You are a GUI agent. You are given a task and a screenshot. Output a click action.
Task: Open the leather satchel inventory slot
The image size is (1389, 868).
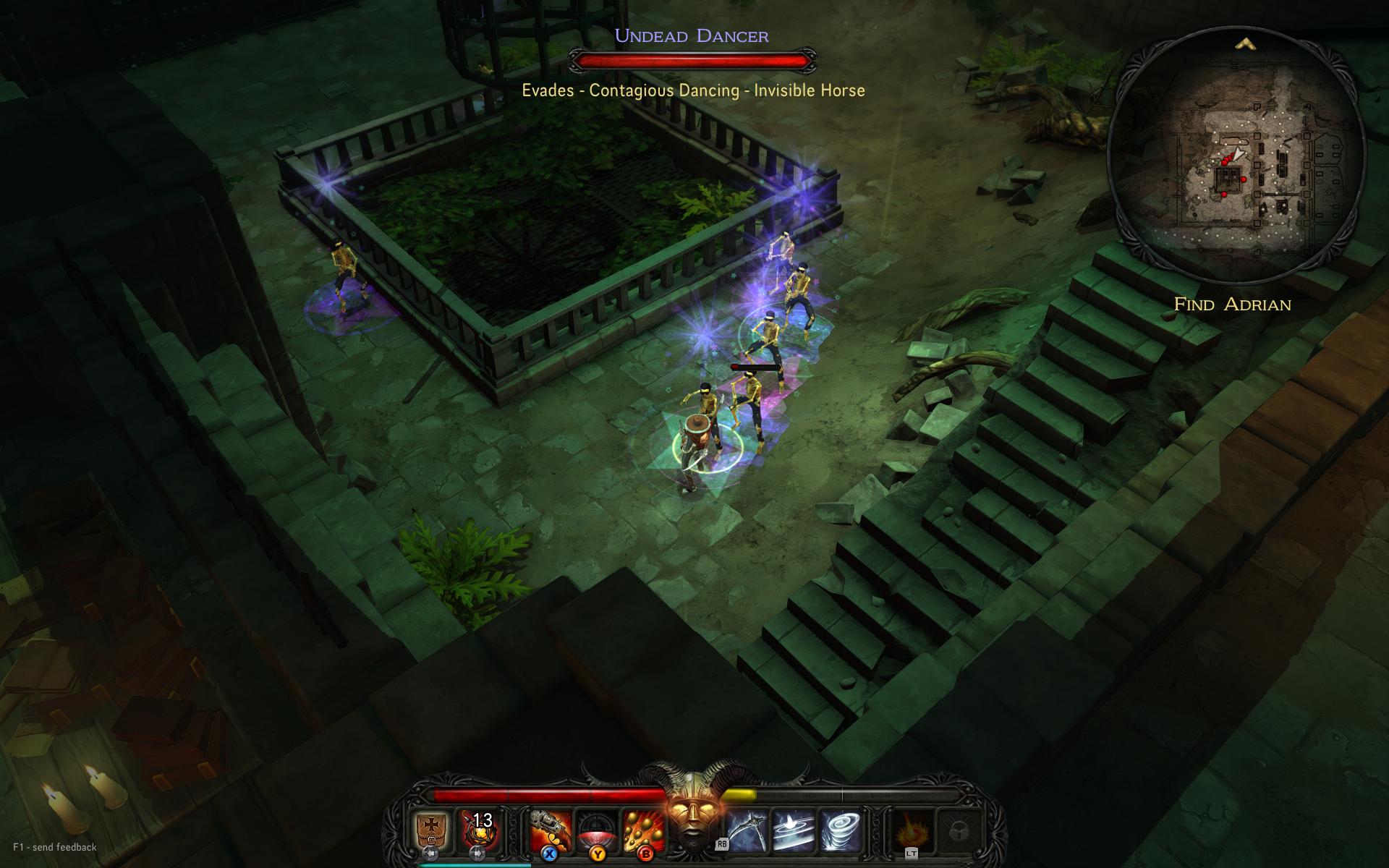431,829
